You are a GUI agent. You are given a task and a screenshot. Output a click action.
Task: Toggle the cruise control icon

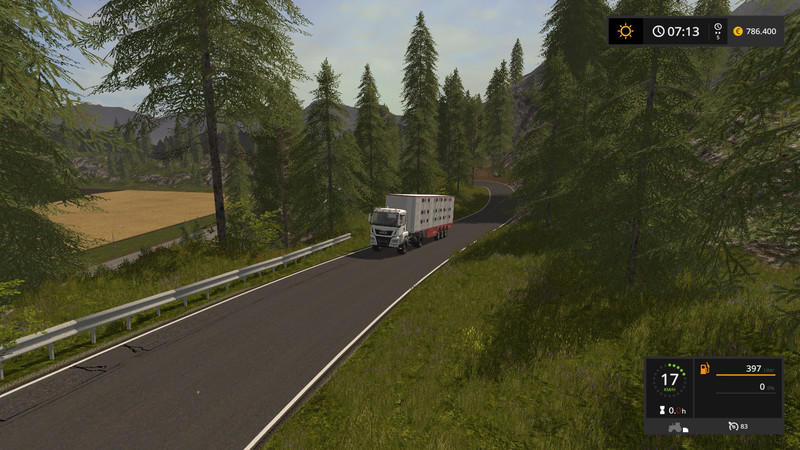[733, 427]
